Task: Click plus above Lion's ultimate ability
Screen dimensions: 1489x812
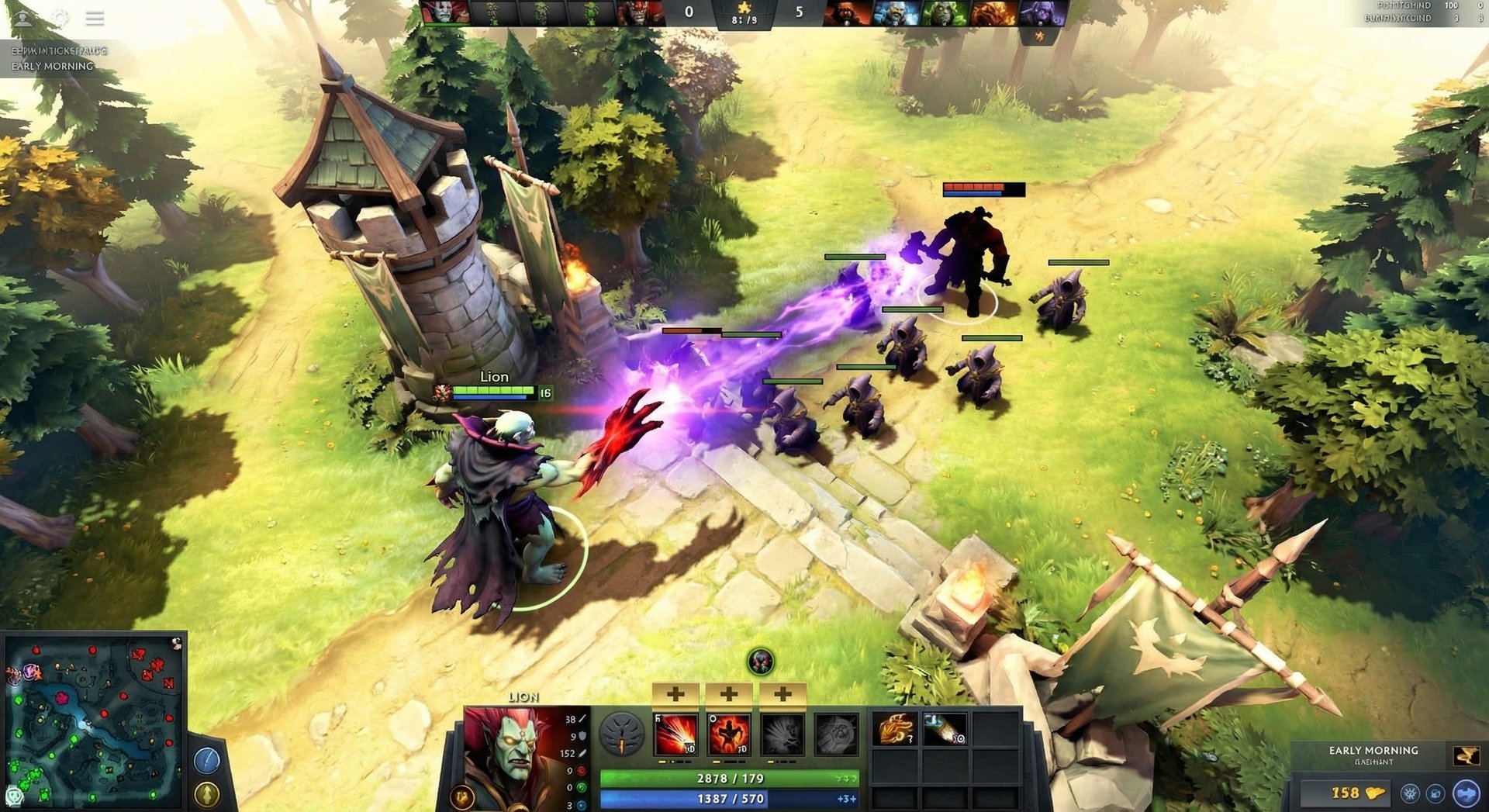Action: [781, 694]
